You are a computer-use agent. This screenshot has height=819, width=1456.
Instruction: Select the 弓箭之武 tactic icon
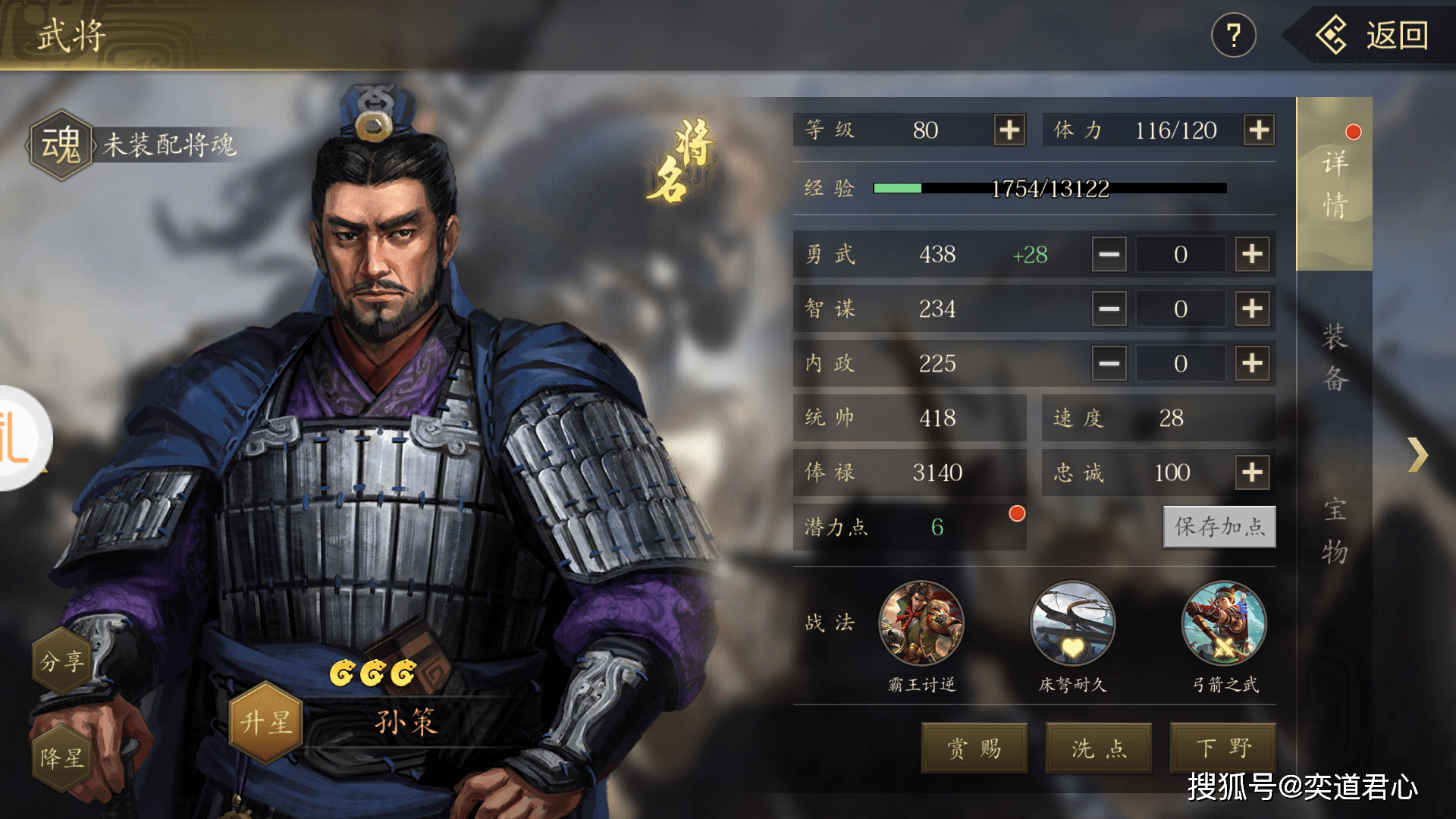(1224, 623)
